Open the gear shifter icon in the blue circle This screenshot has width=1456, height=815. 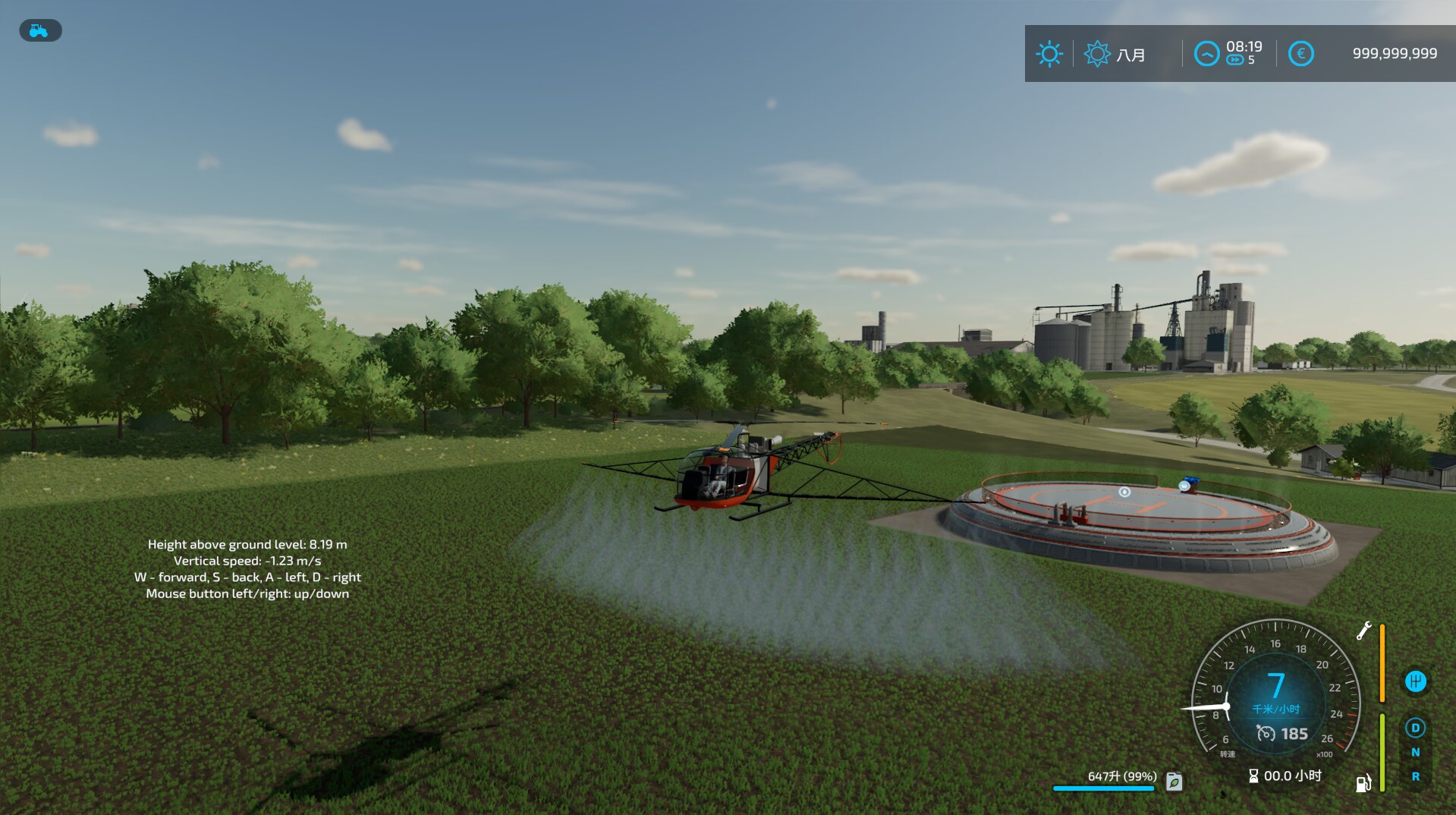1417,681
